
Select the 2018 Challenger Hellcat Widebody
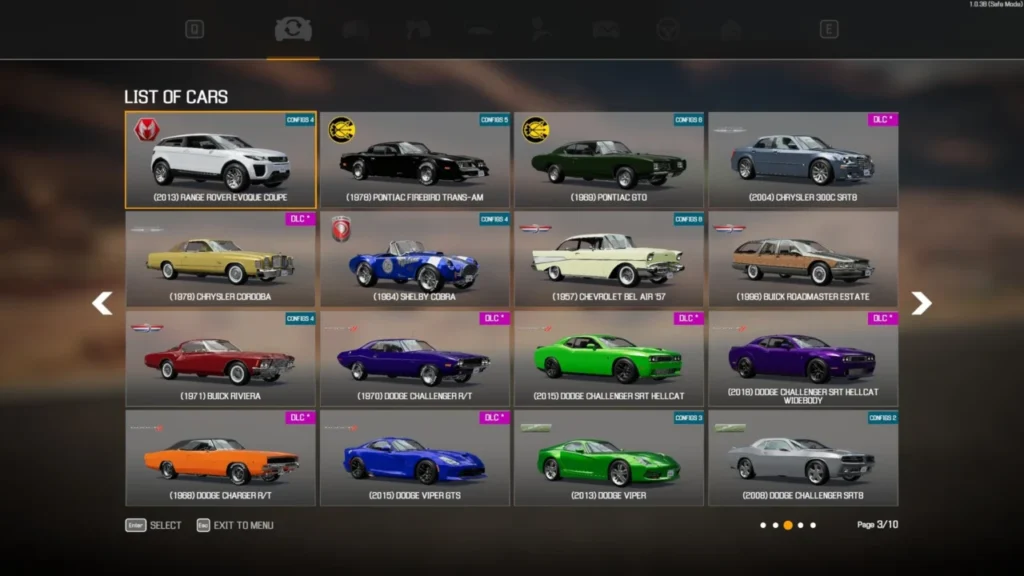click(803, 358)
